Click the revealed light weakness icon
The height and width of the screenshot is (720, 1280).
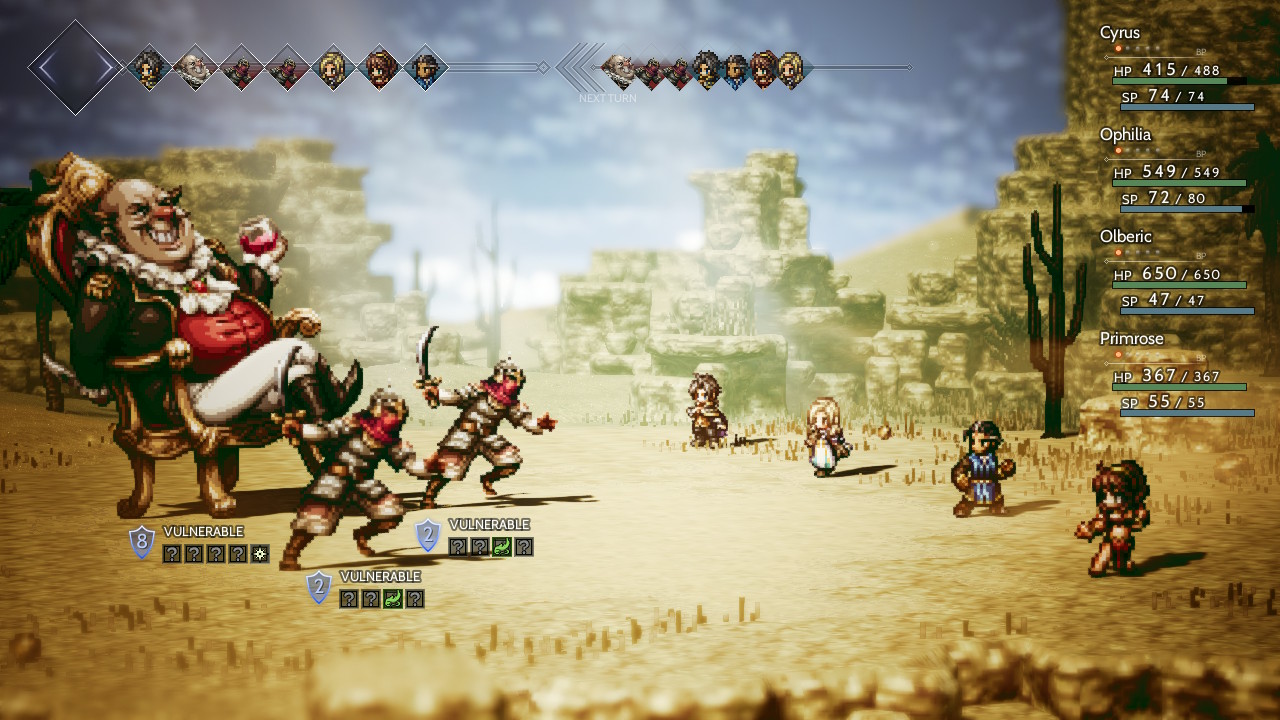260,554
